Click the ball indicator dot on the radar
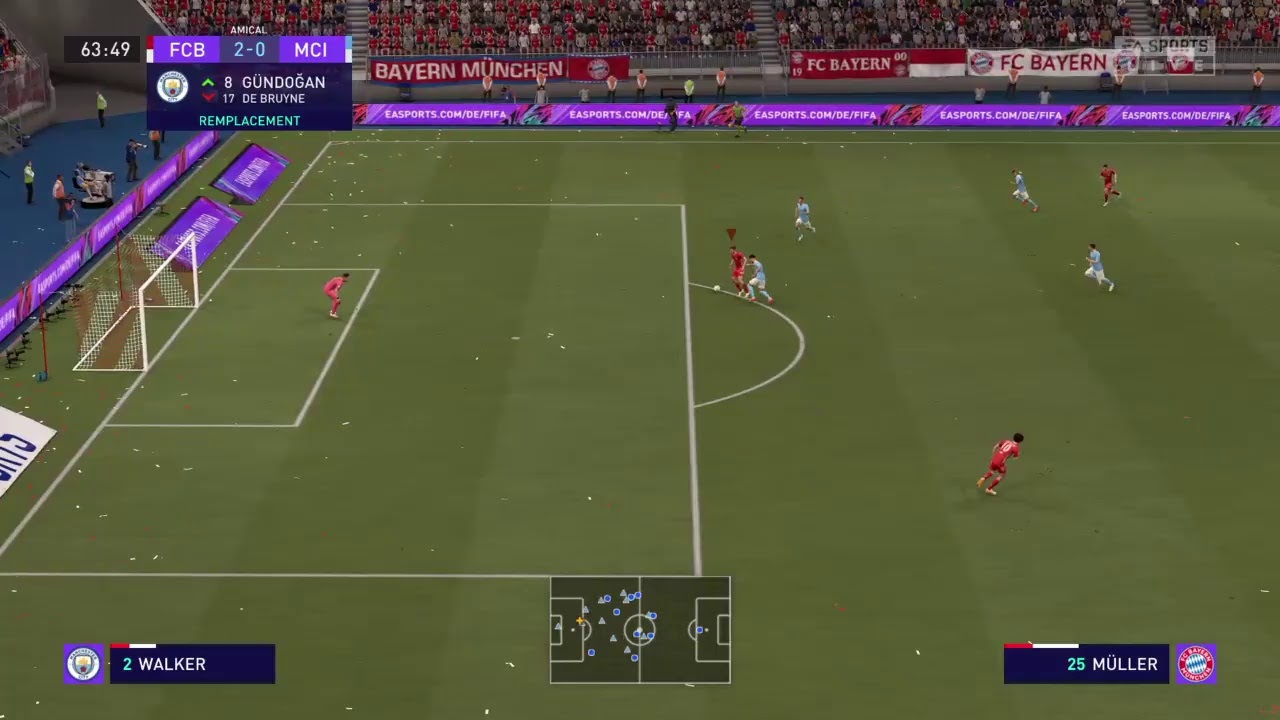1280x720 pixels. (x=639, y=629)
